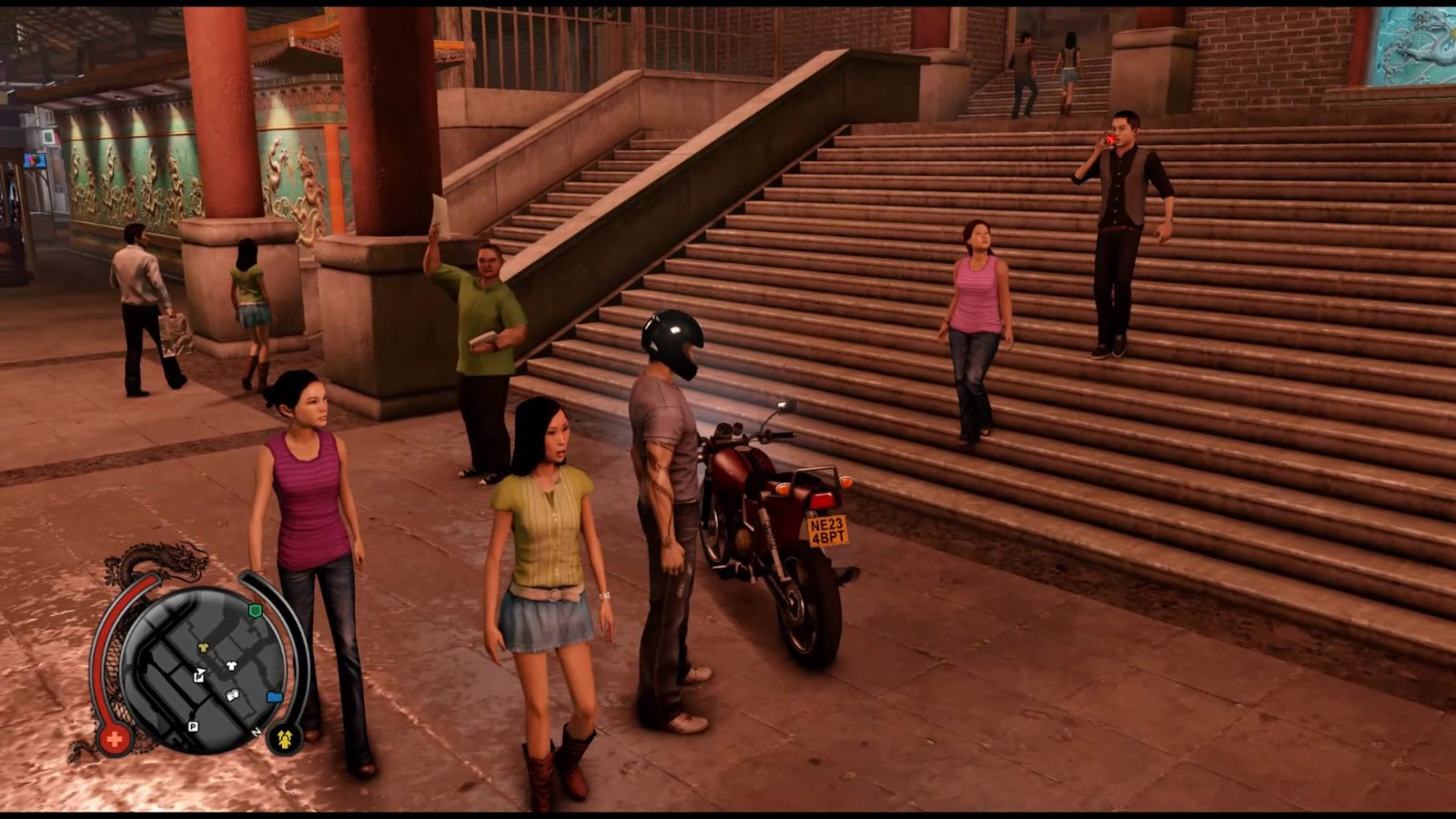Screen dimensions: 1456x819
Task: Click the yellow shirt clothing store marker
Action: [x=203, y=647]
